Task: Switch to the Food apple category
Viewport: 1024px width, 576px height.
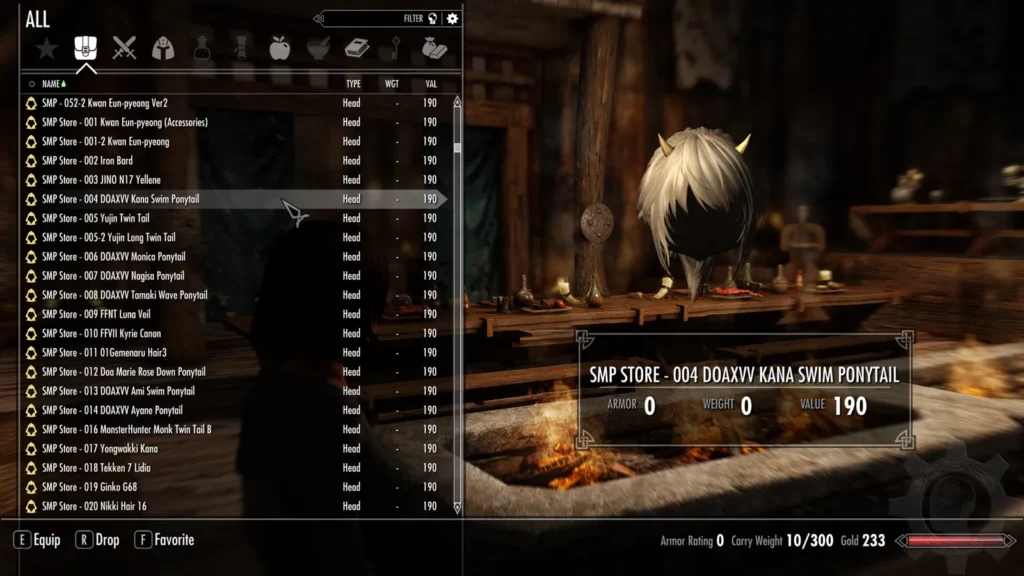Action: click(280, 48)
